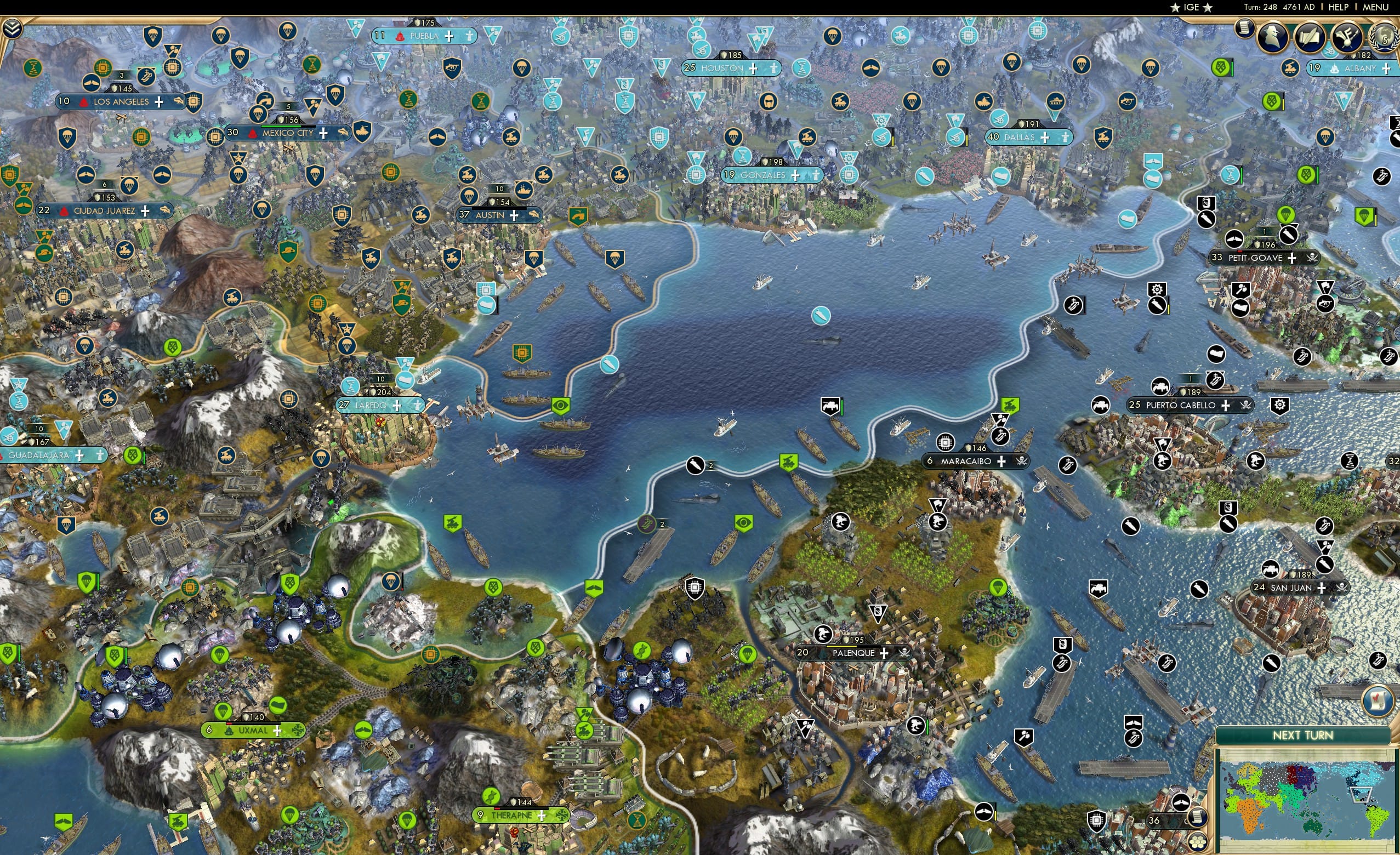Expand Houston's city banner with its plus button
This screenshot has height=855, width=1400.
pos(754,68)
